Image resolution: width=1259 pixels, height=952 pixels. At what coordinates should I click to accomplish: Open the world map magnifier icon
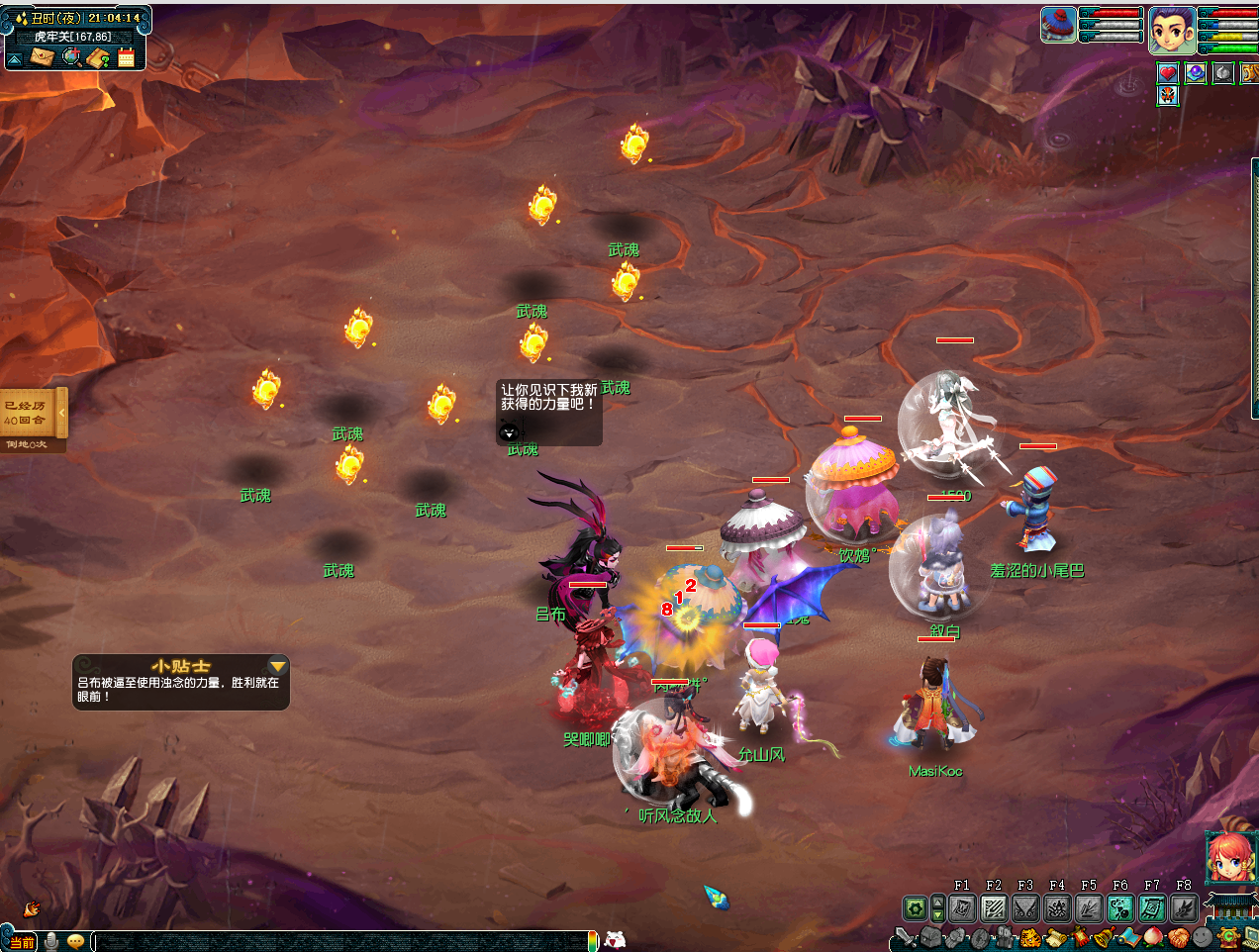[x=71, y=57]
